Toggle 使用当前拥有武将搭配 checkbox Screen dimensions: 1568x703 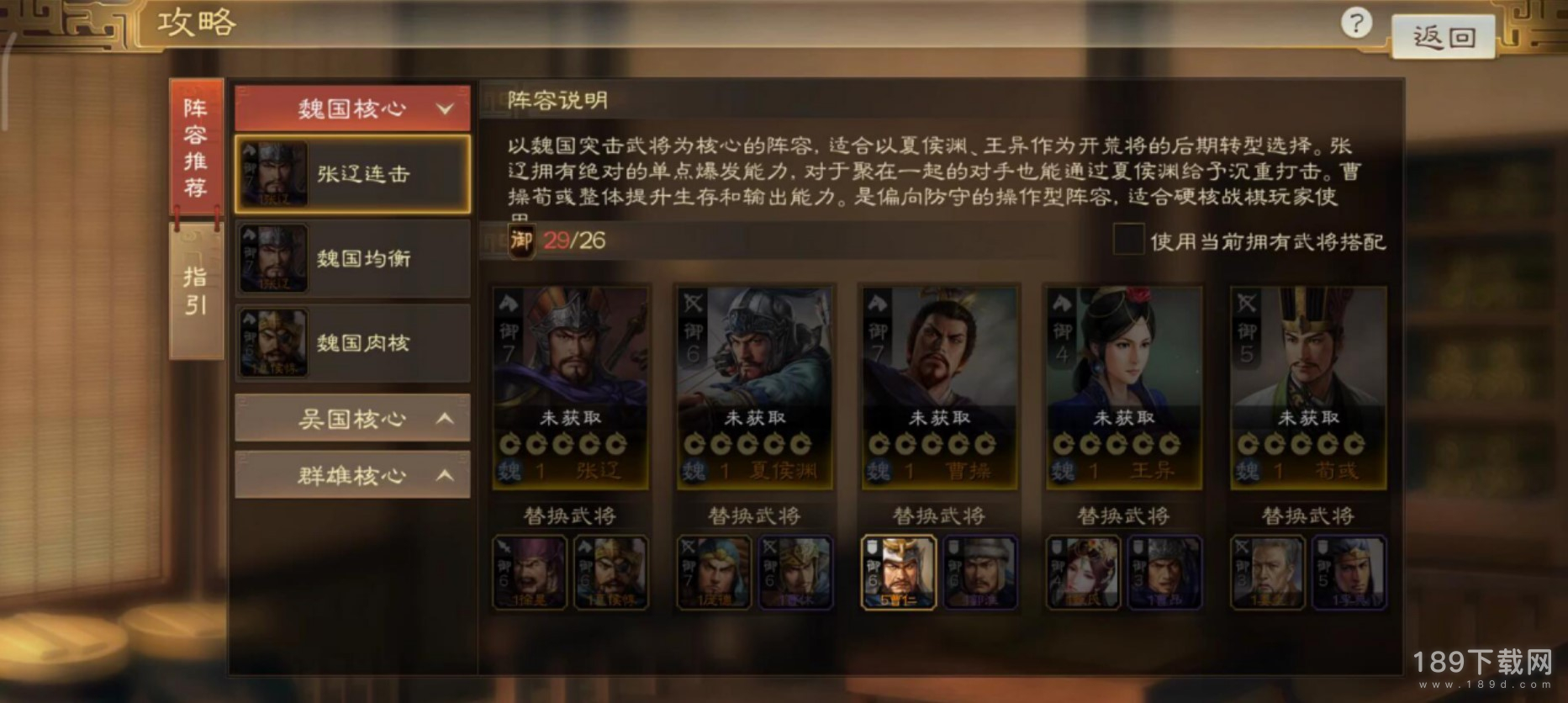coord(1127,240)
